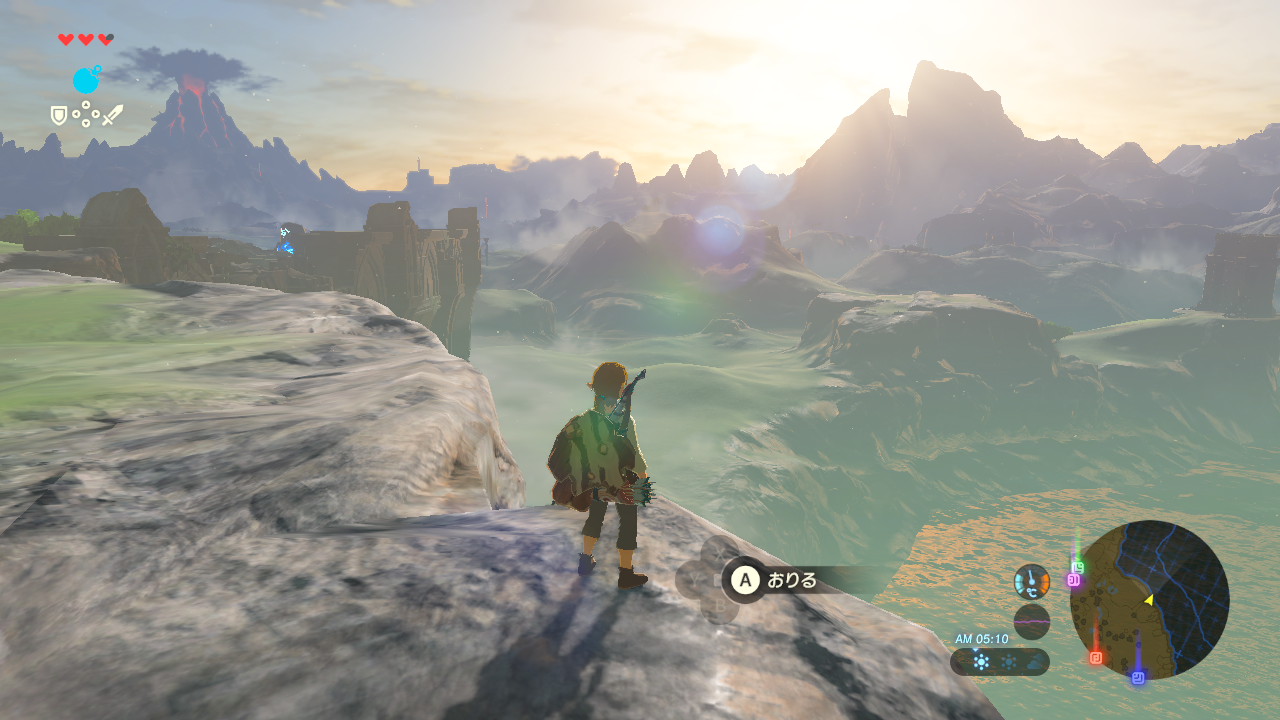
Task: Select the blue Remote Bomb rune icon
Action: coord(86,79)
